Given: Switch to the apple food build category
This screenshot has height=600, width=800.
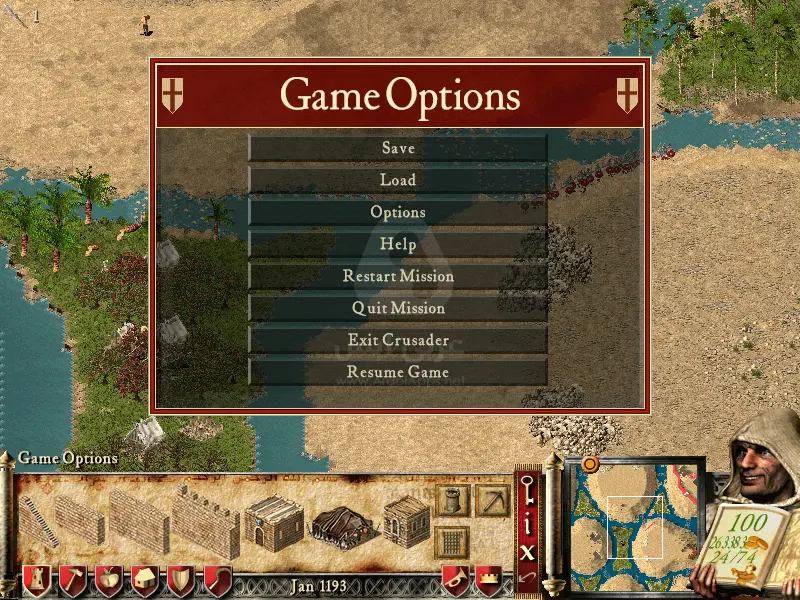Looking at the screenshot, I should (108, 580).
